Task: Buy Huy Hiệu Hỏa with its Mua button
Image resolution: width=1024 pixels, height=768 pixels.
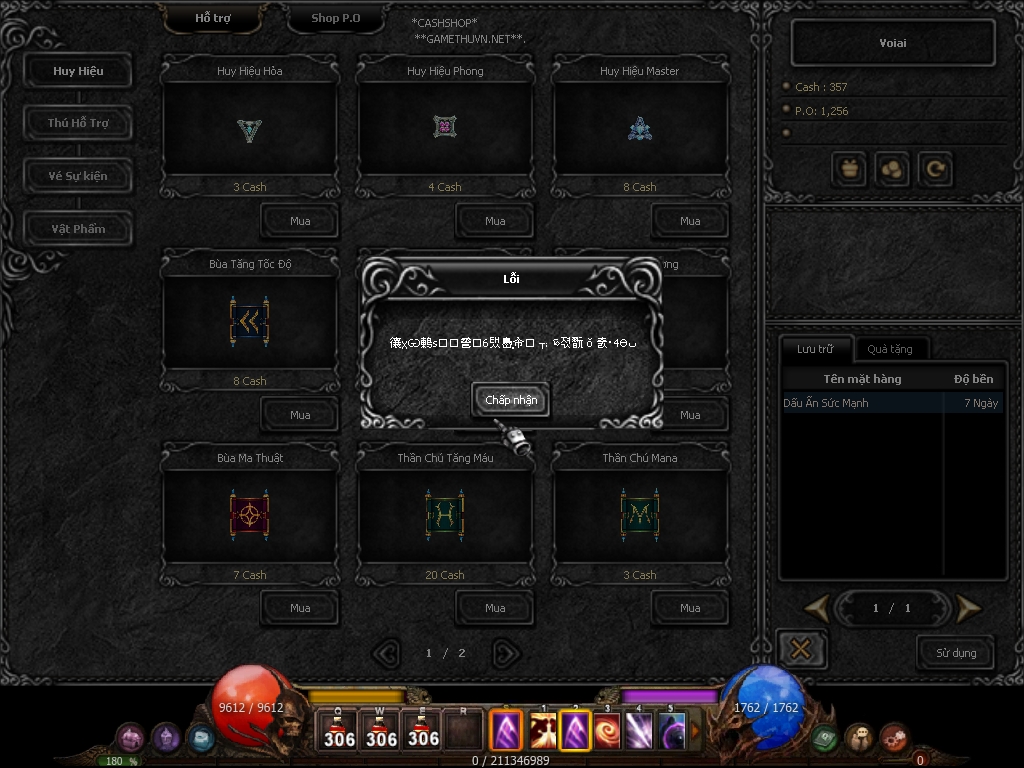Action: [300, 221]
